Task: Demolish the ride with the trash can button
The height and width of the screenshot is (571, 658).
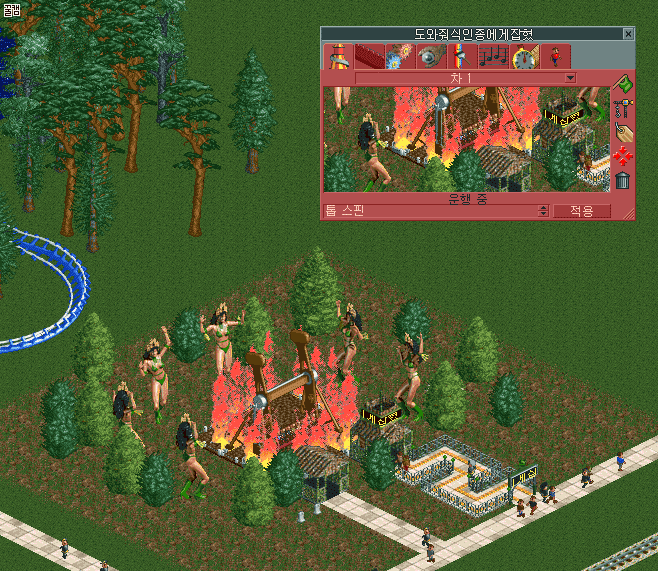Action: [623, 180]
